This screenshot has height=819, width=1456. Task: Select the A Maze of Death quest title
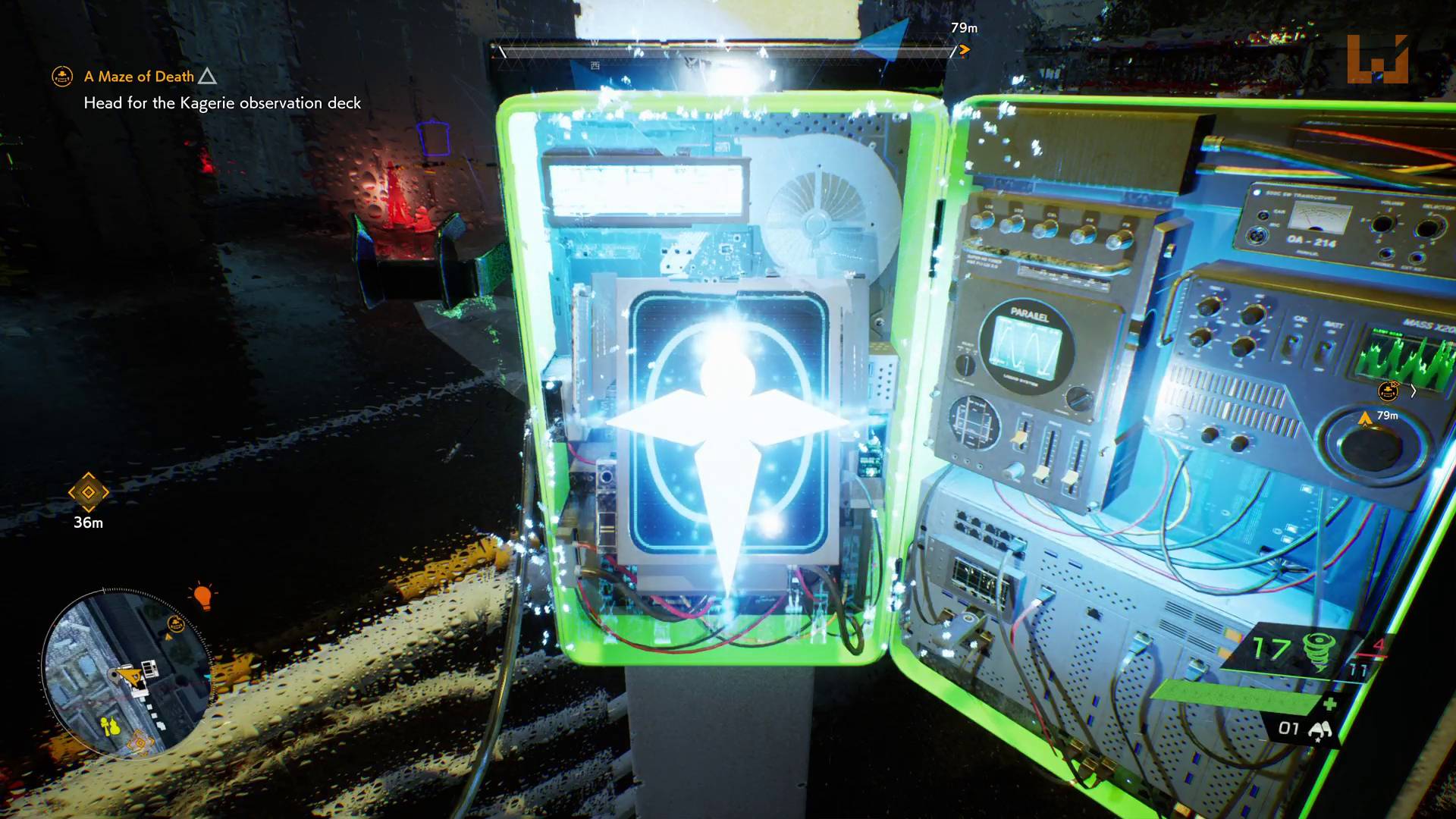[139, 77]
